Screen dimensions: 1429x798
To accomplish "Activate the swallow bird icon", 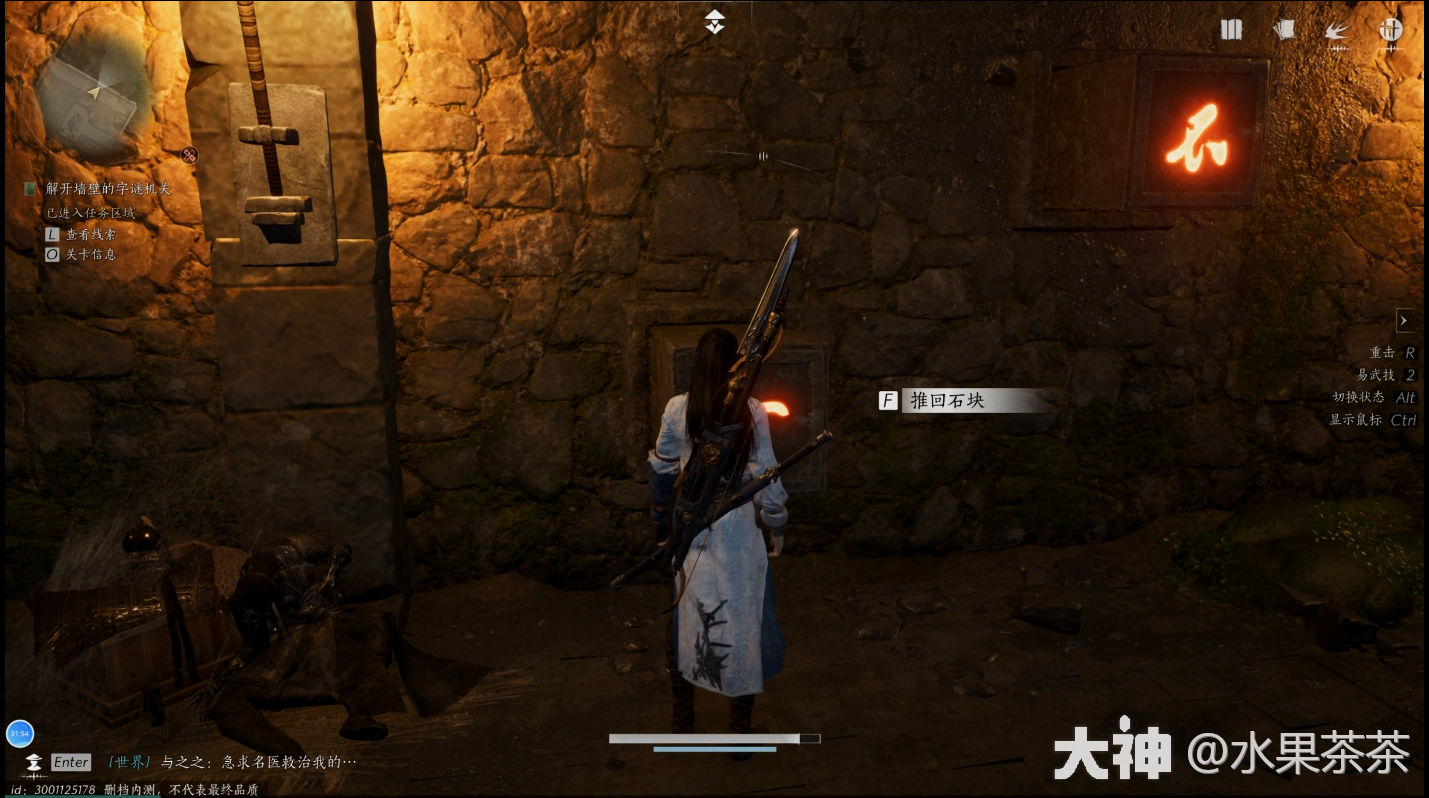I will coord(1336,31).
